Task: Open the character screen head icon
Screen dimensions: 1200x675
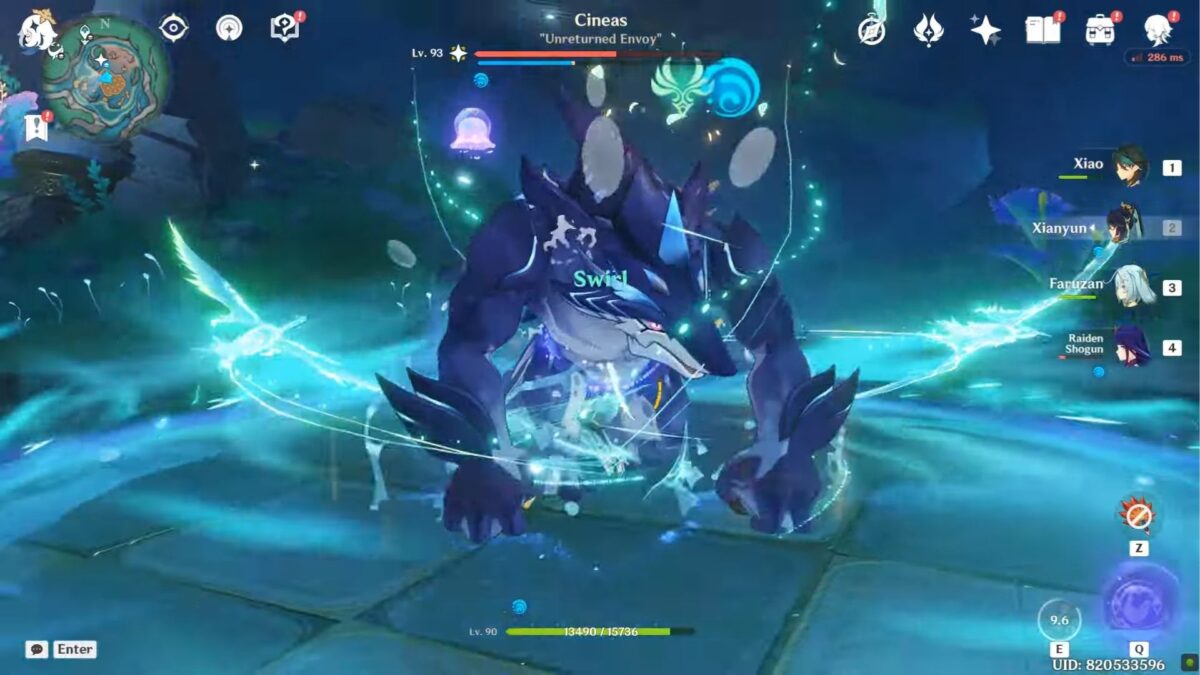Action: point(1159,30)
